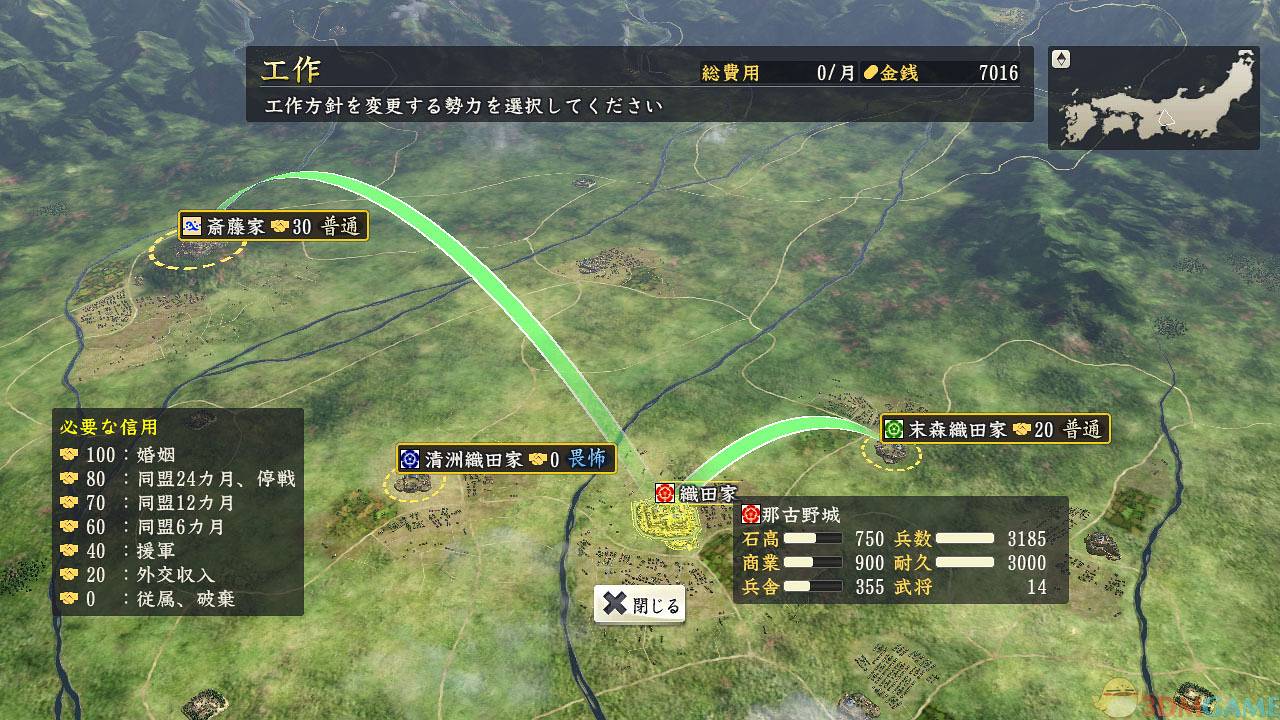This screenshot has width=1280, height=720.
Task: Close the panel with the 閉じる button
Action: (639, 604)
